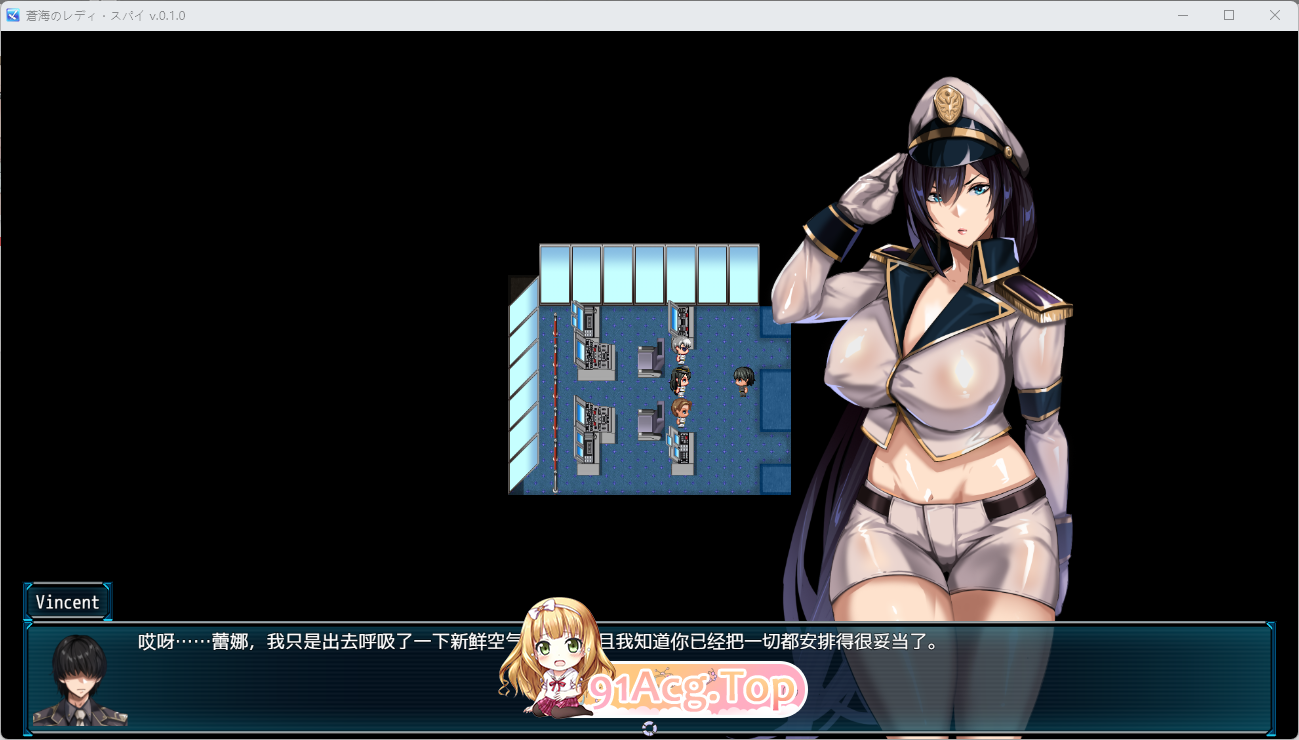Select the black-haired officer sprite near the console
The width and height of the screenshot is (1299, 740).
point(680,381)
